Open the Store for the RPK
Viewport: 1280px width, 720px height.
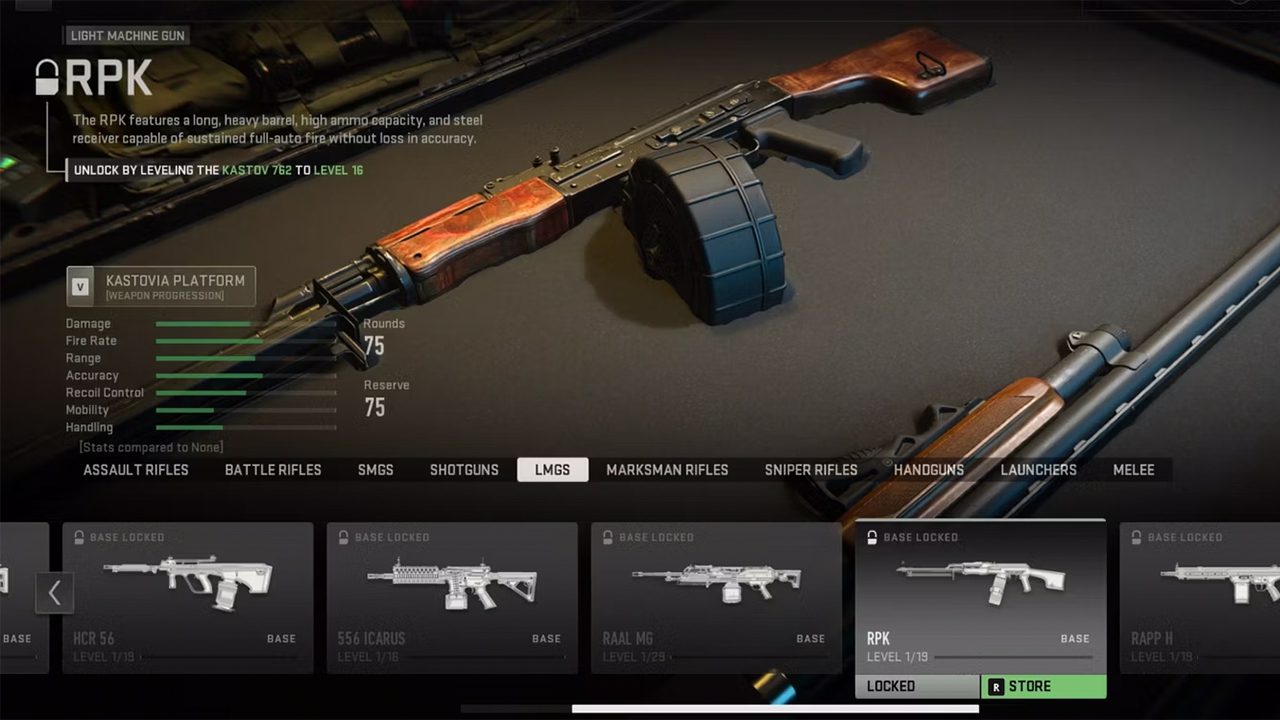(1043, 687)
